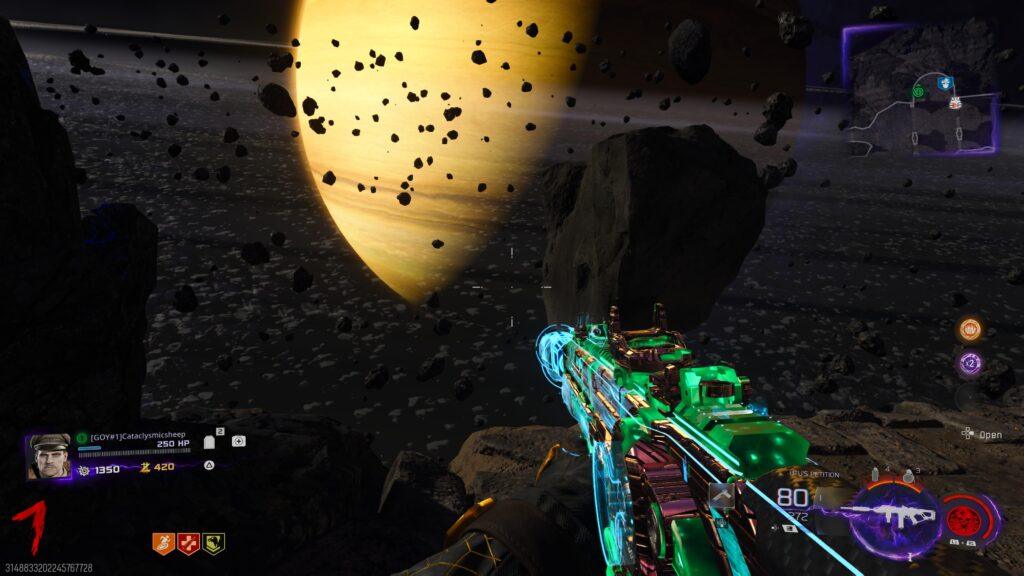The height and width of the screenshot is (576, 1024).
Task: Click the self-revive kit icon
Action: pyautogui.click(x=238, y=441)
